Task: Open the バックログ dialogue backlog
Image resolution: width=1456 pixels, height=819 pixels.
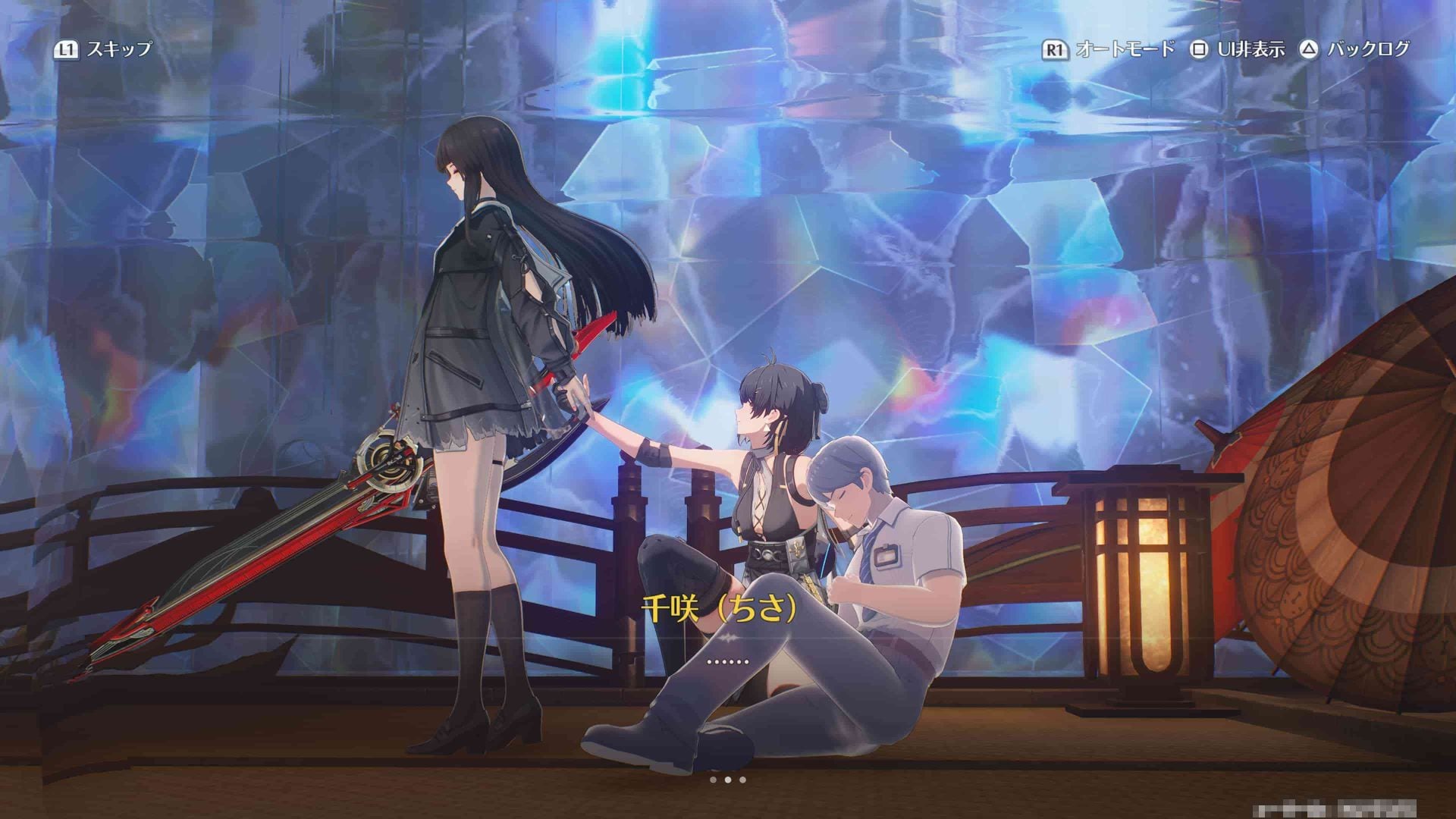Action: click(1355, 50)
